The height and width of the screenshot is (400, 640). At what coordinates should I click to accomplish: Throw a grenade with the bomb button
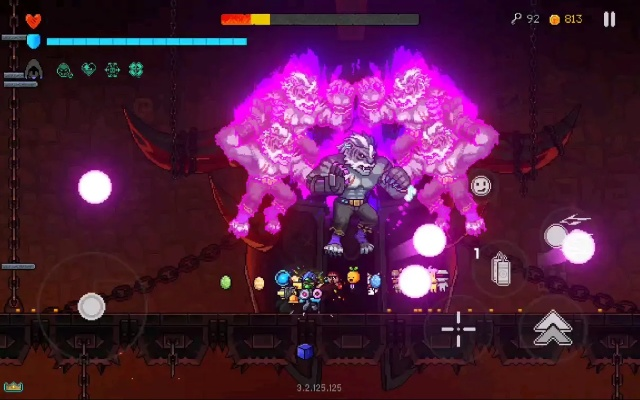point(502,270)
